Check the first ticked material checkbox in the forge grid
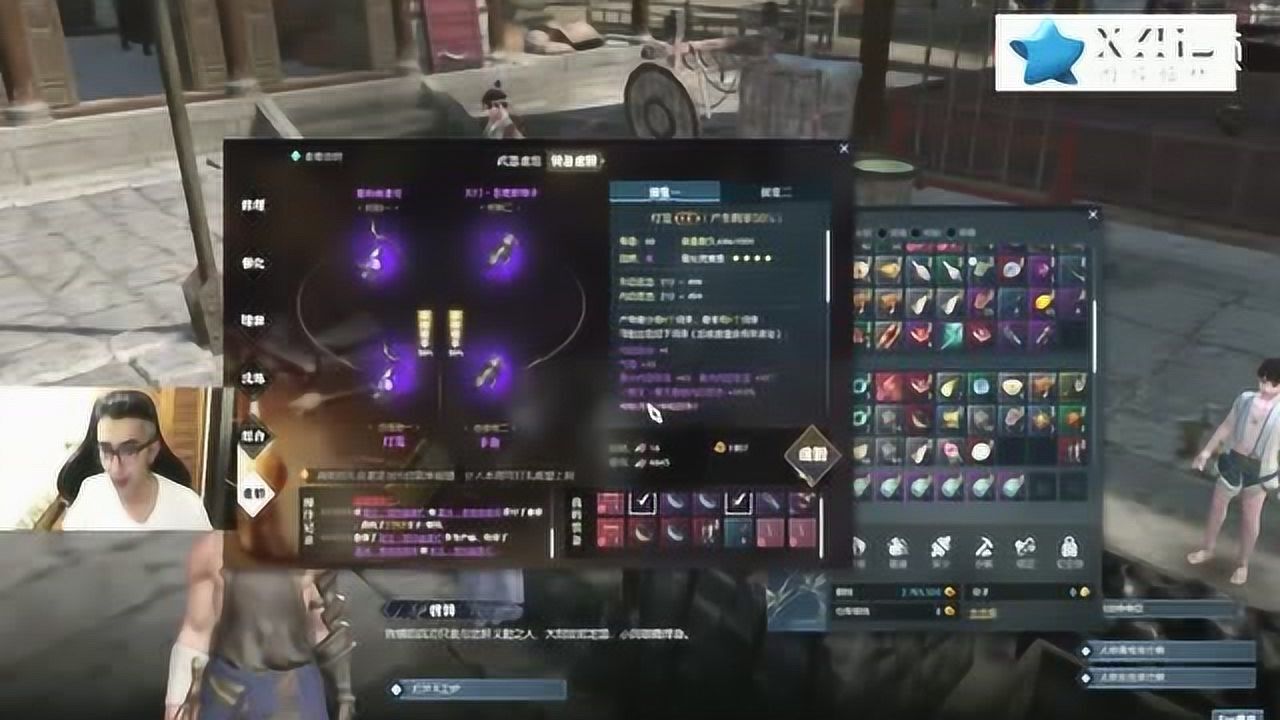Viewport: 1280px width, 720px height. pyautogui.click(x=643, y=501)
